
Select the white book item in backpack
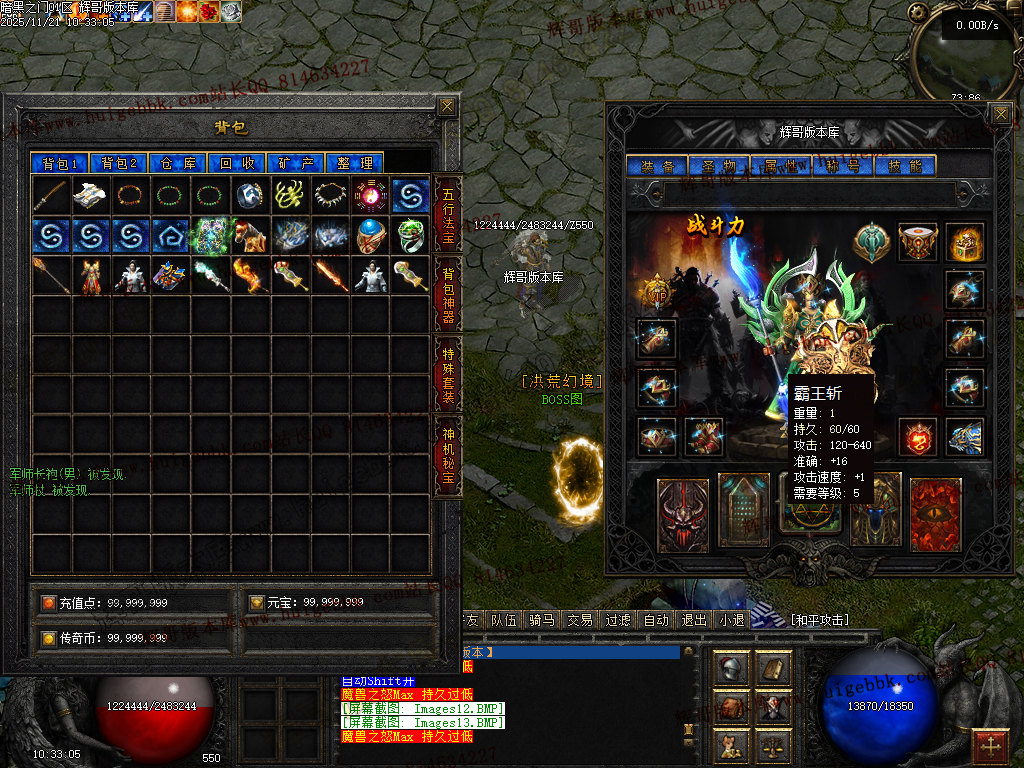91,195
